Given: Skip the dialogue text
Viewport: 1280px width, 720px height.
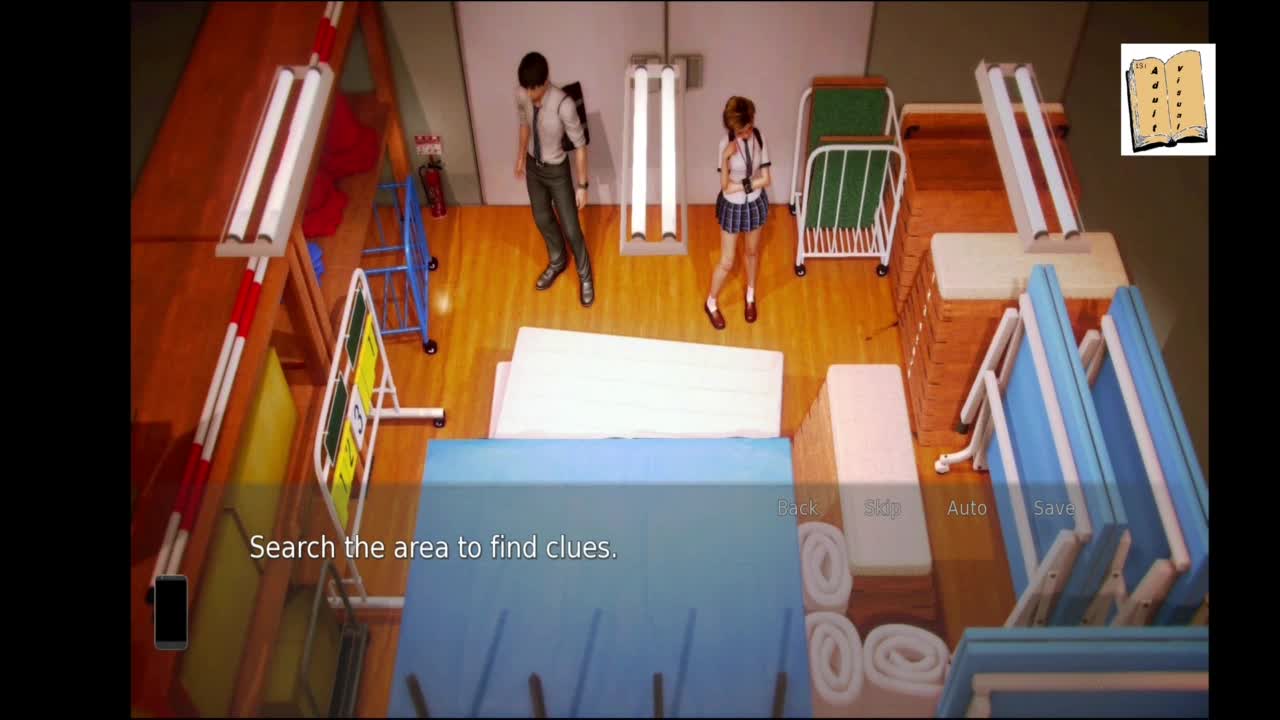Looking at the screenshot, I should pyautogui.click(x=882, y=508).
